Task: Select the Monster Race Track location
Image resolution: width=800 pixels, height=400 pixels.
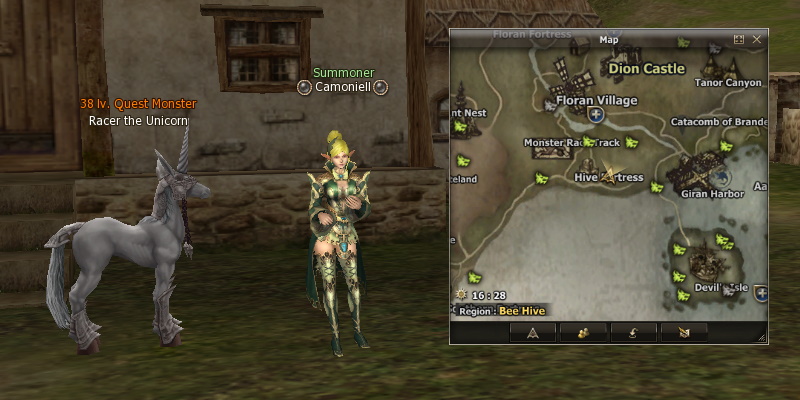Action: [565, 143]
